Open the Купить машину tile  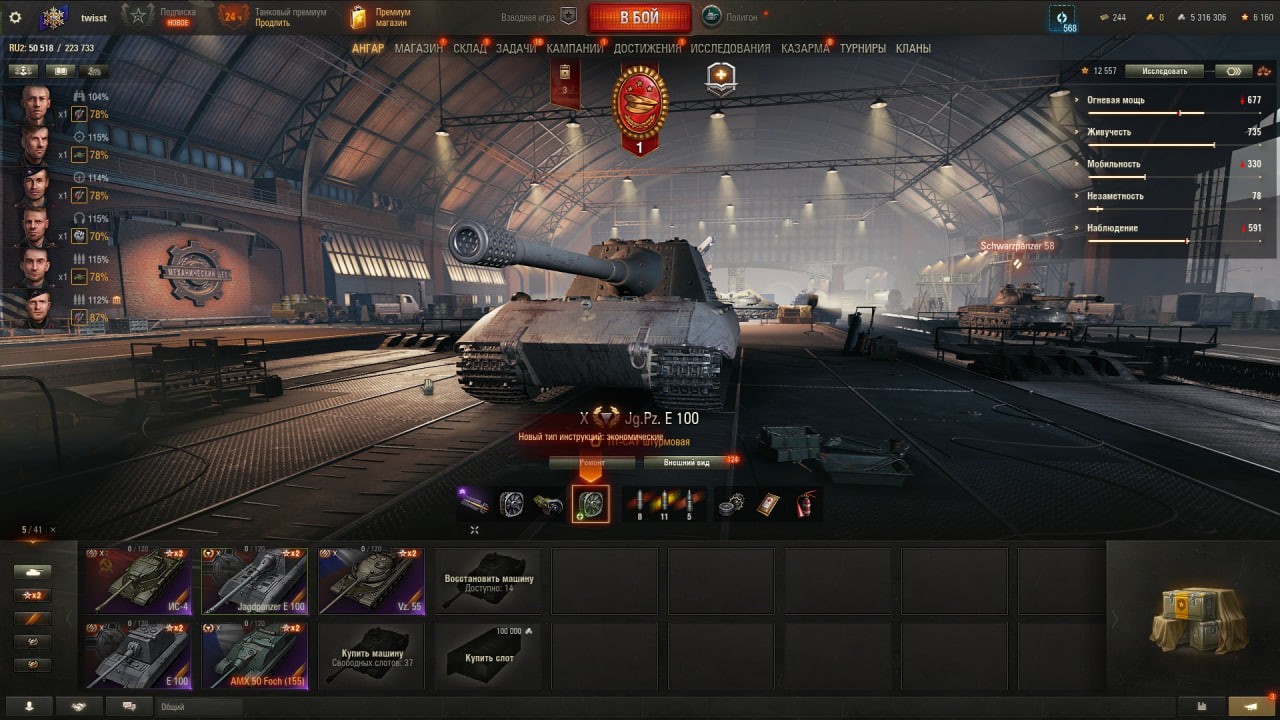371,656
